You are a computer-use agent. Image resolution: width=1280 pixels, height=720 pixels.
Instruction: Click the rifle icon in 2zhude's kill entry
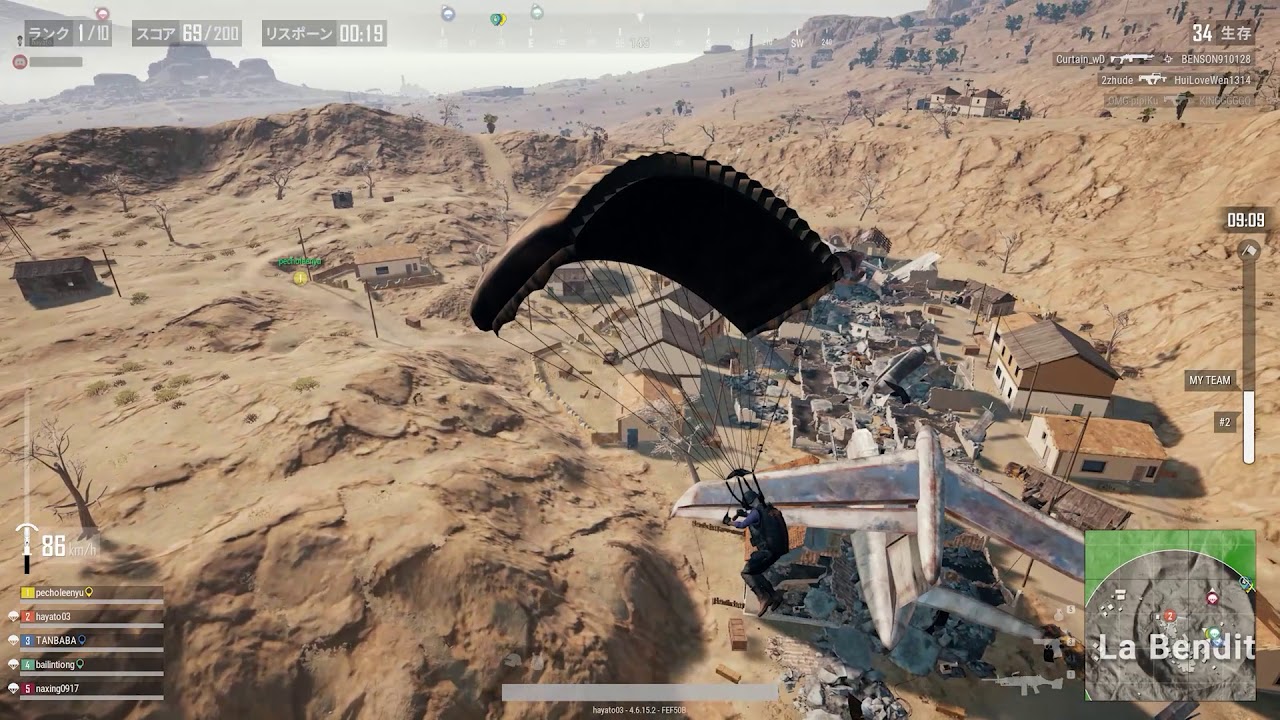pos(1153,79)
